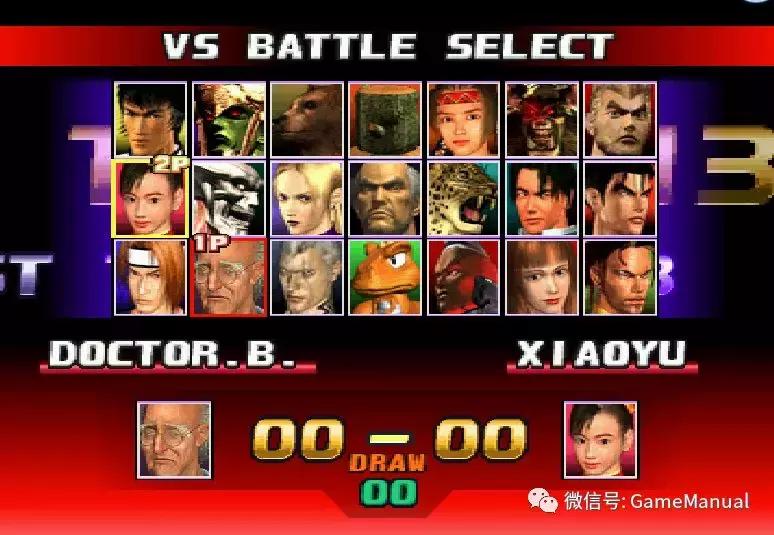
Task: Select Law's portrait in the roster
Action: point(150,120)
